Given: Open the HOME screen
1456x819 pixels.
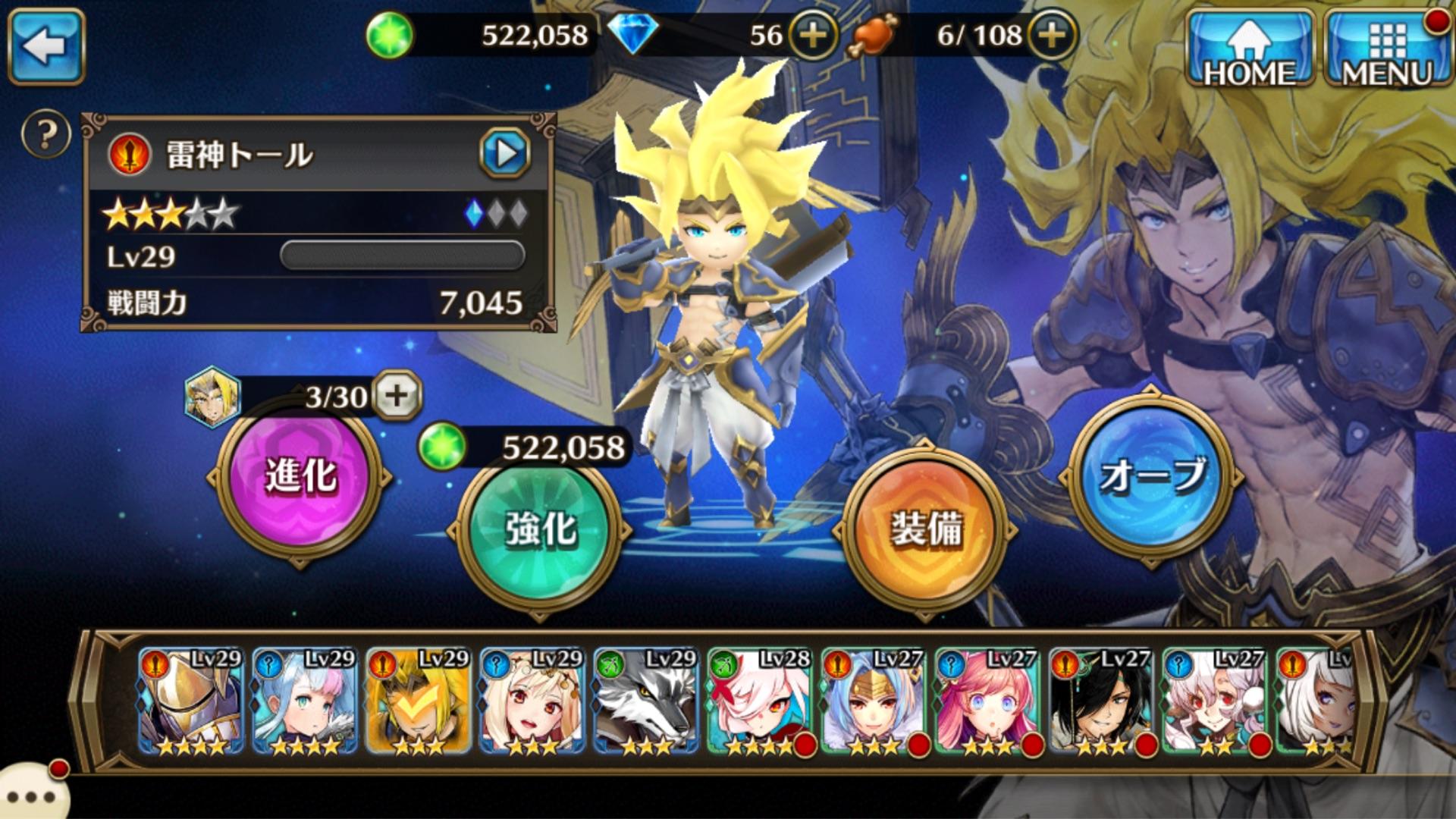Looking at the screenshot, I should [x=1250, y=47].
